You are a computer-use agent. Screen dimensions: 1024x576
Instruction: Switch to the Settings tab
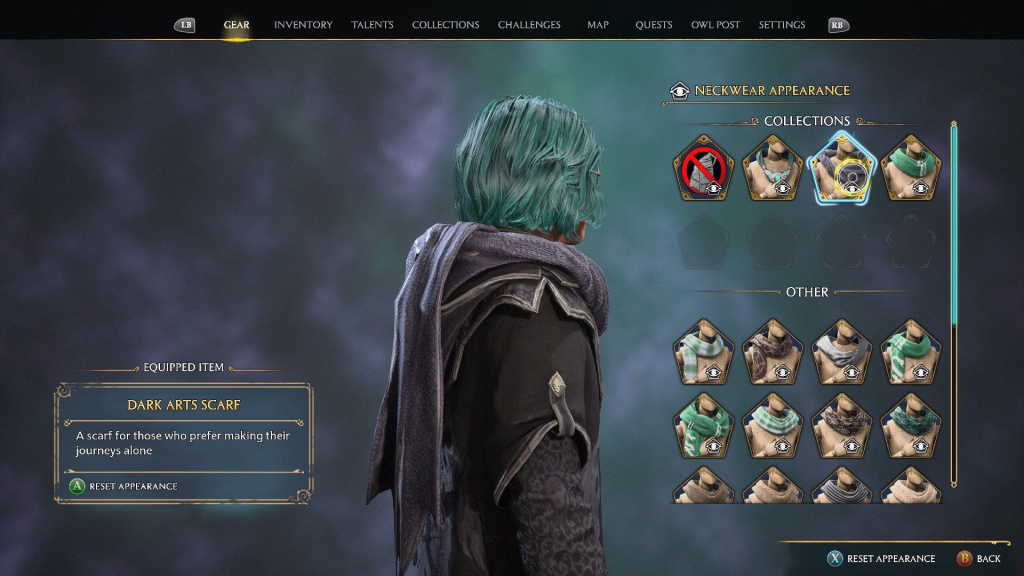tap(781, 25)
